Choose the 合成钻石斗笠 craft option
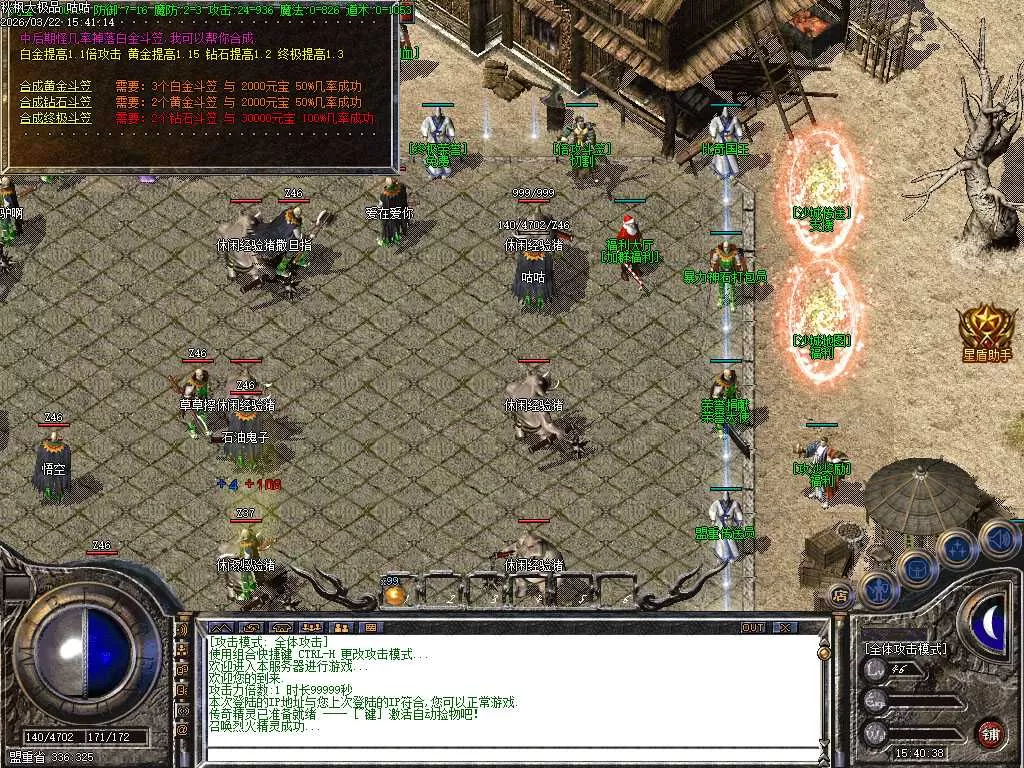 (56, 102)
